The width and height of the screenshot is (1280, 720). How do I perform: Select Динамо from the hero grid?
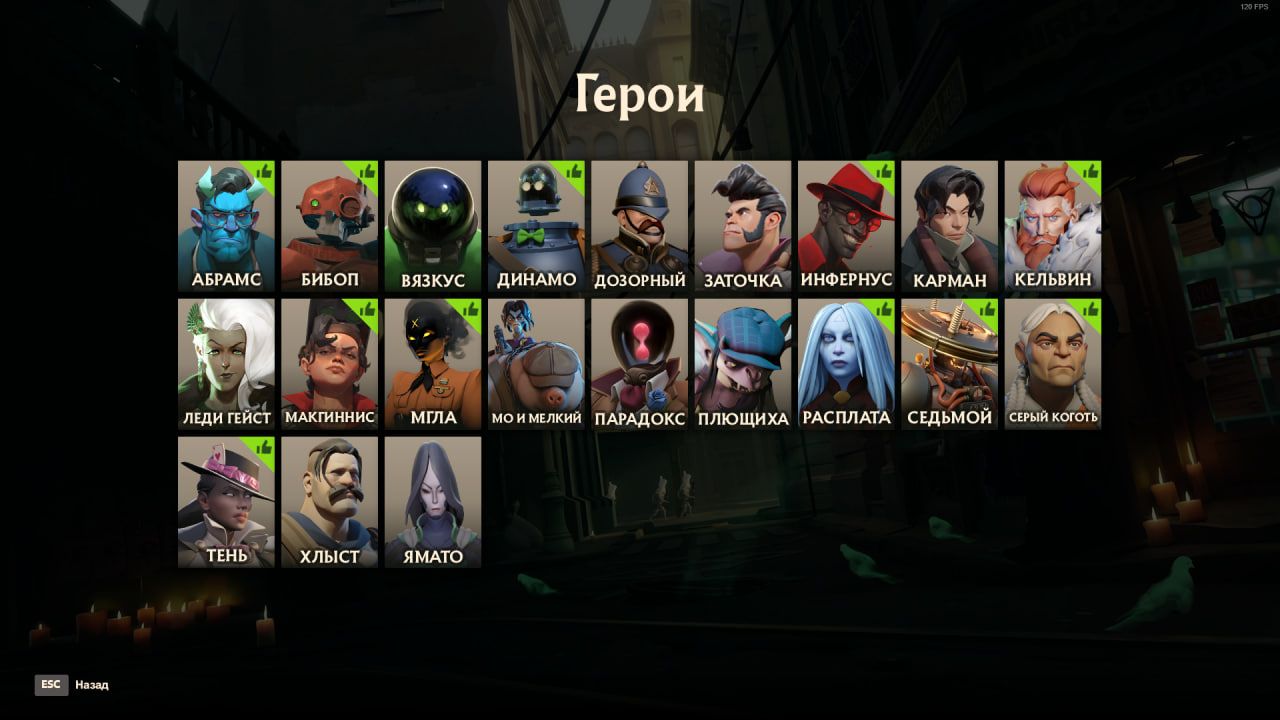click(536, 226)
